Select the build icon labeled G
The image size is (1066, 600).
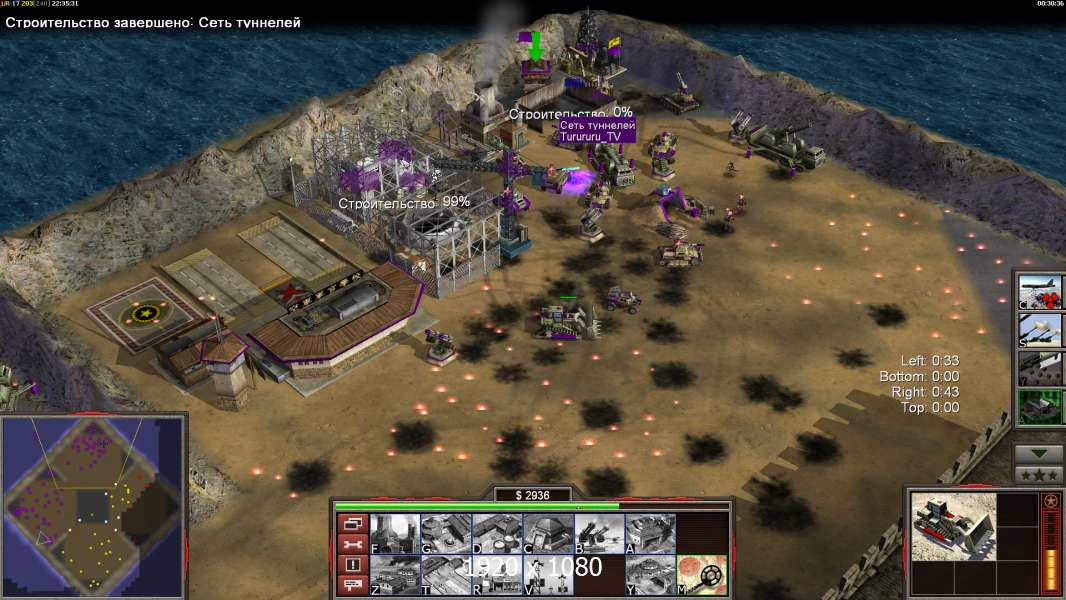[x=445, y=534]
